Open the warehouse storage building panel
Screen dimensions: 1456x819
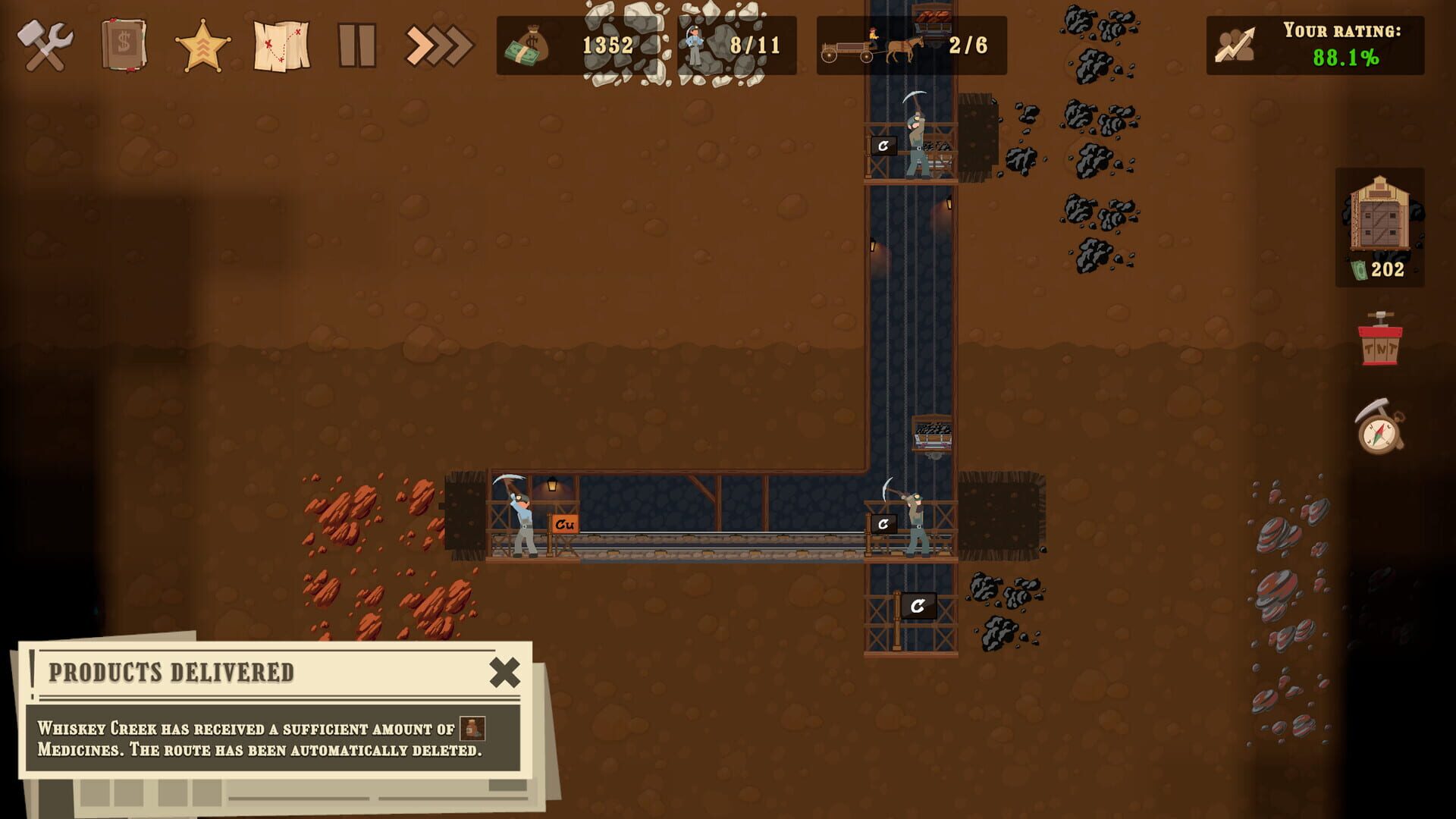tap(1381, 227)
